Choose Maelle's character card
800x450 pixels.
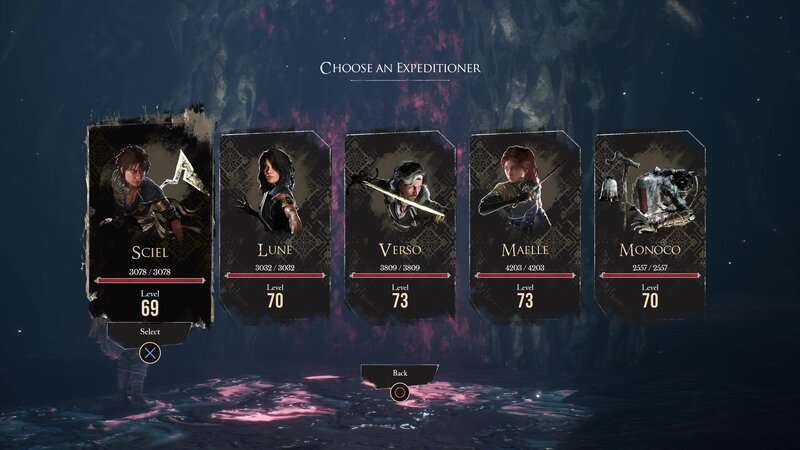click(x=525, y=225)
